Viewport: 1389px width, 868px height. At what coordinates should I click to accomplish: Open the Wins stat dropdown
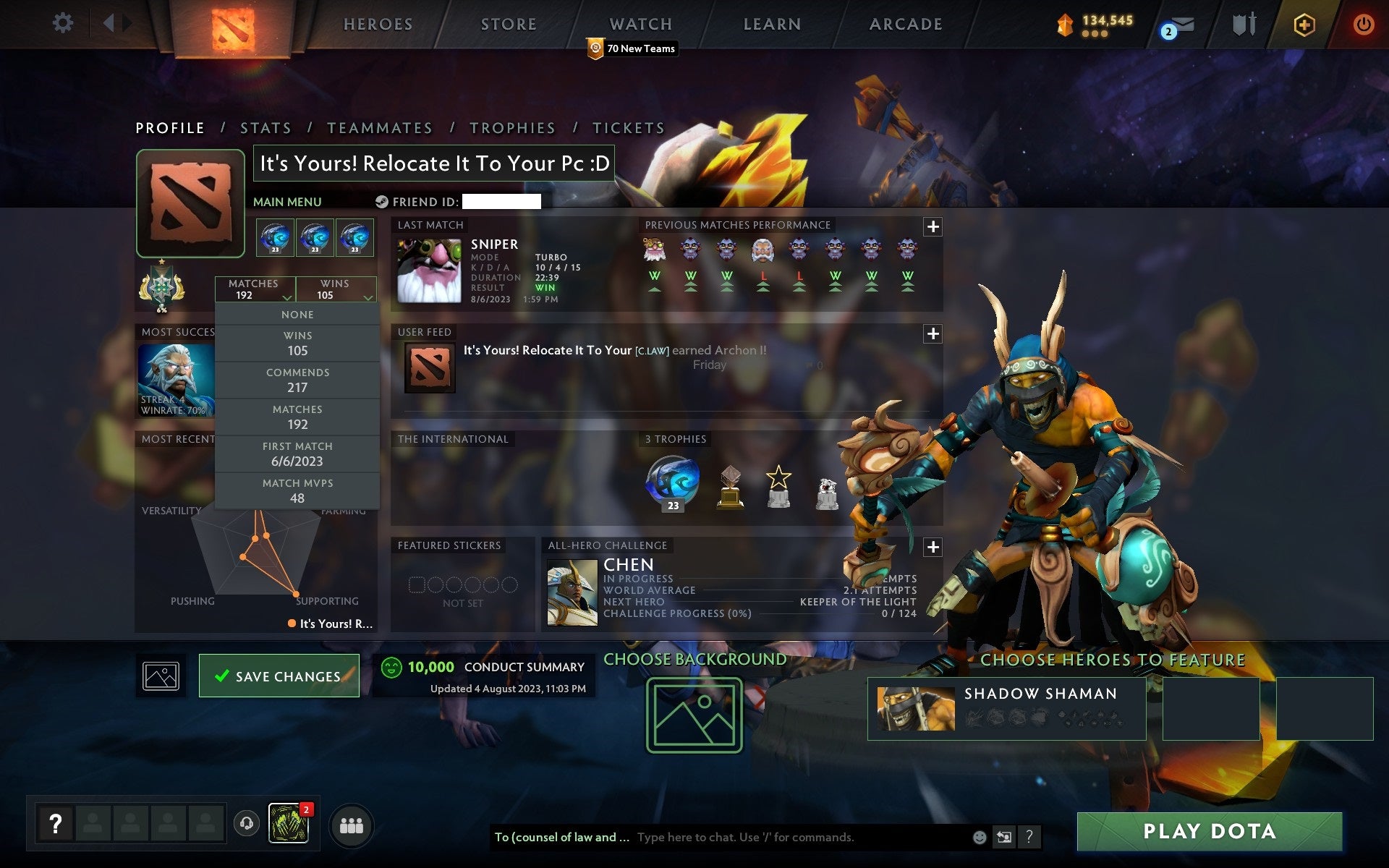[x=335, y=289]
